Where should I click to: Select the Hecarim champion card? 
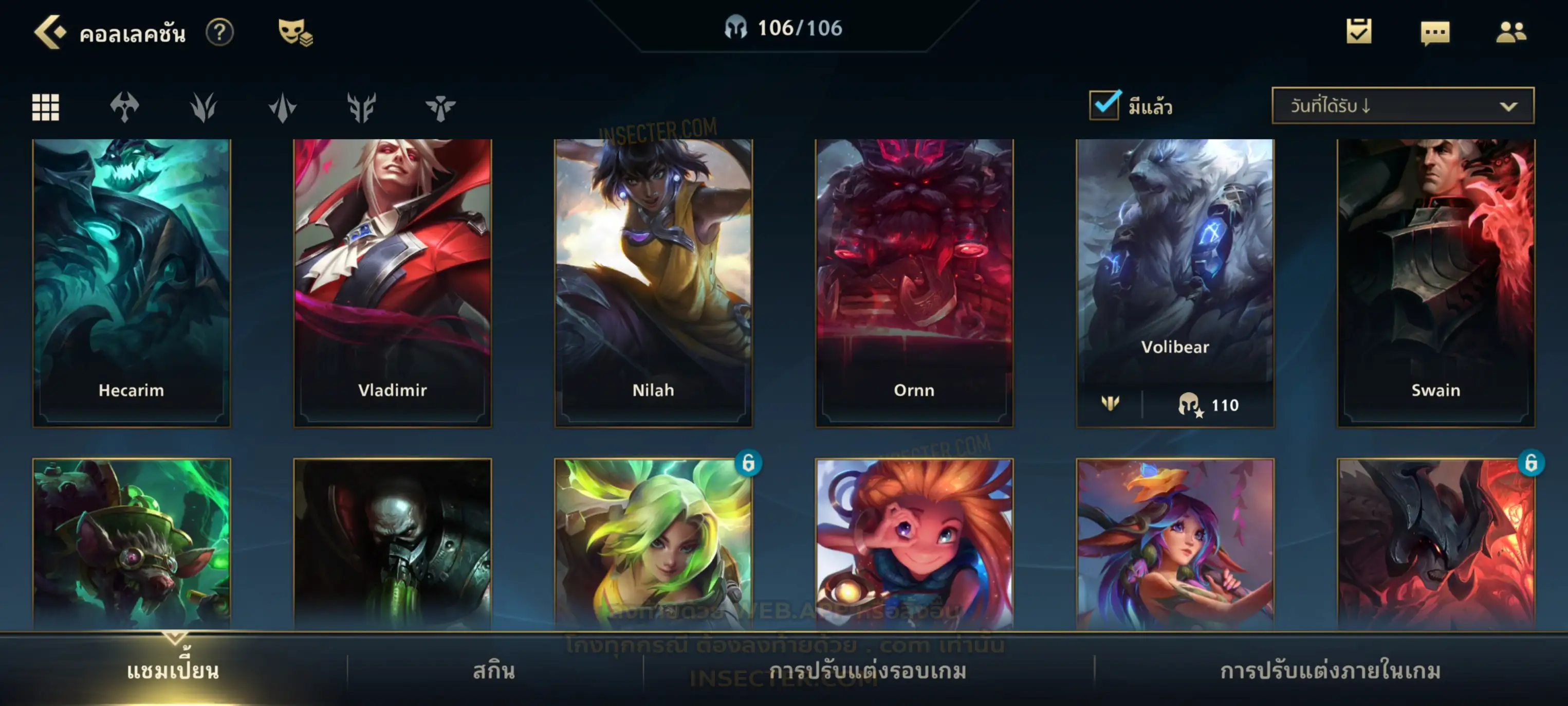tap(132, 282)
